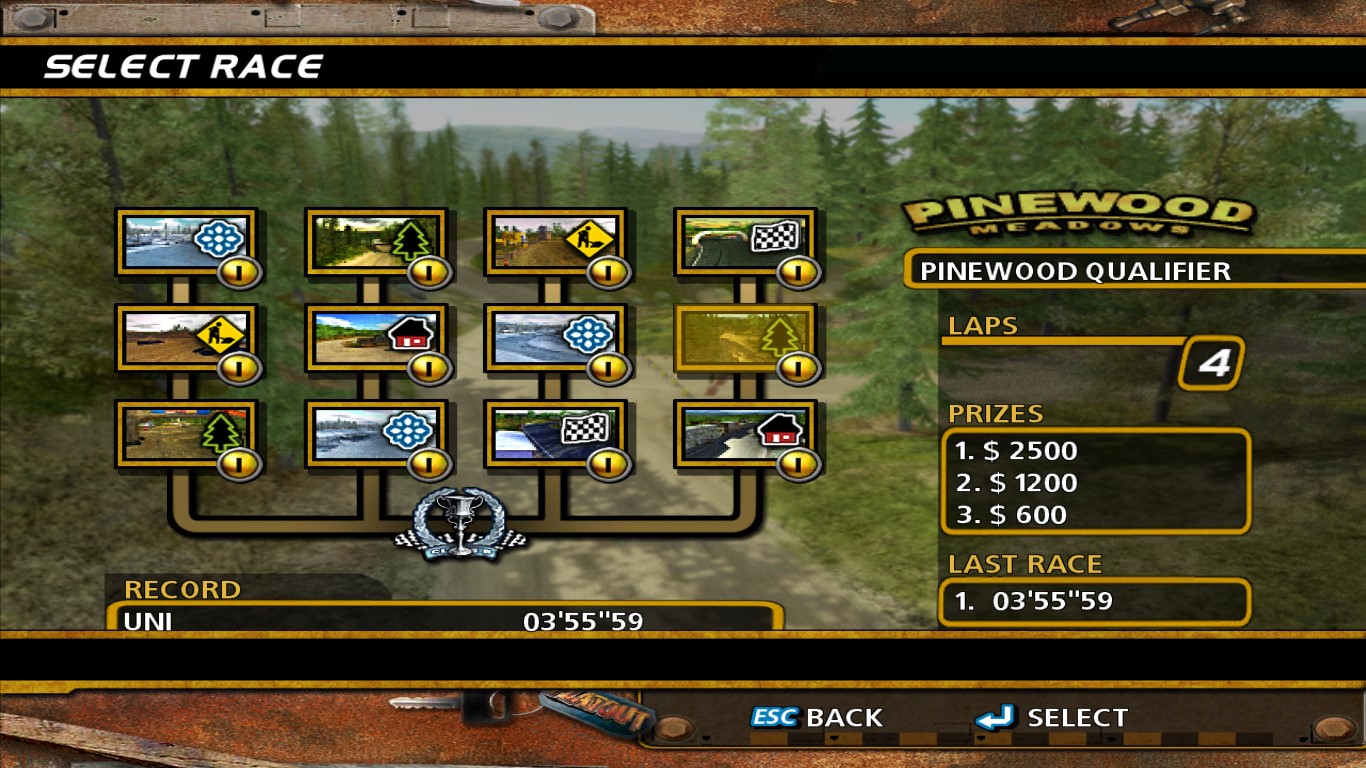Select the unhighlighted pine-tree race with forest road
The width and height of the screenshot is (1366, 768).
click(375, 242)
